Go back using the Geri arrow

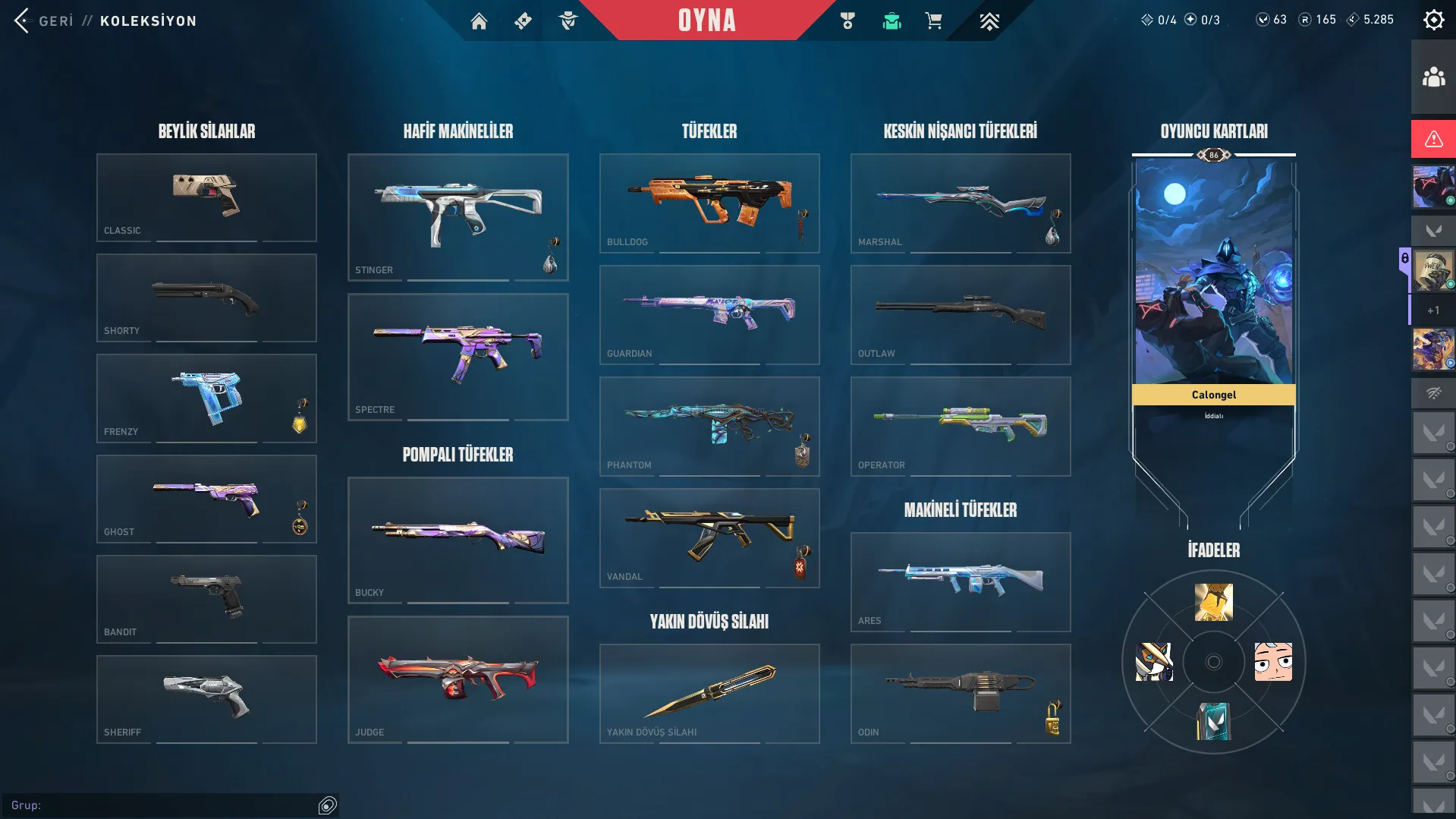[x=22, y=20]
